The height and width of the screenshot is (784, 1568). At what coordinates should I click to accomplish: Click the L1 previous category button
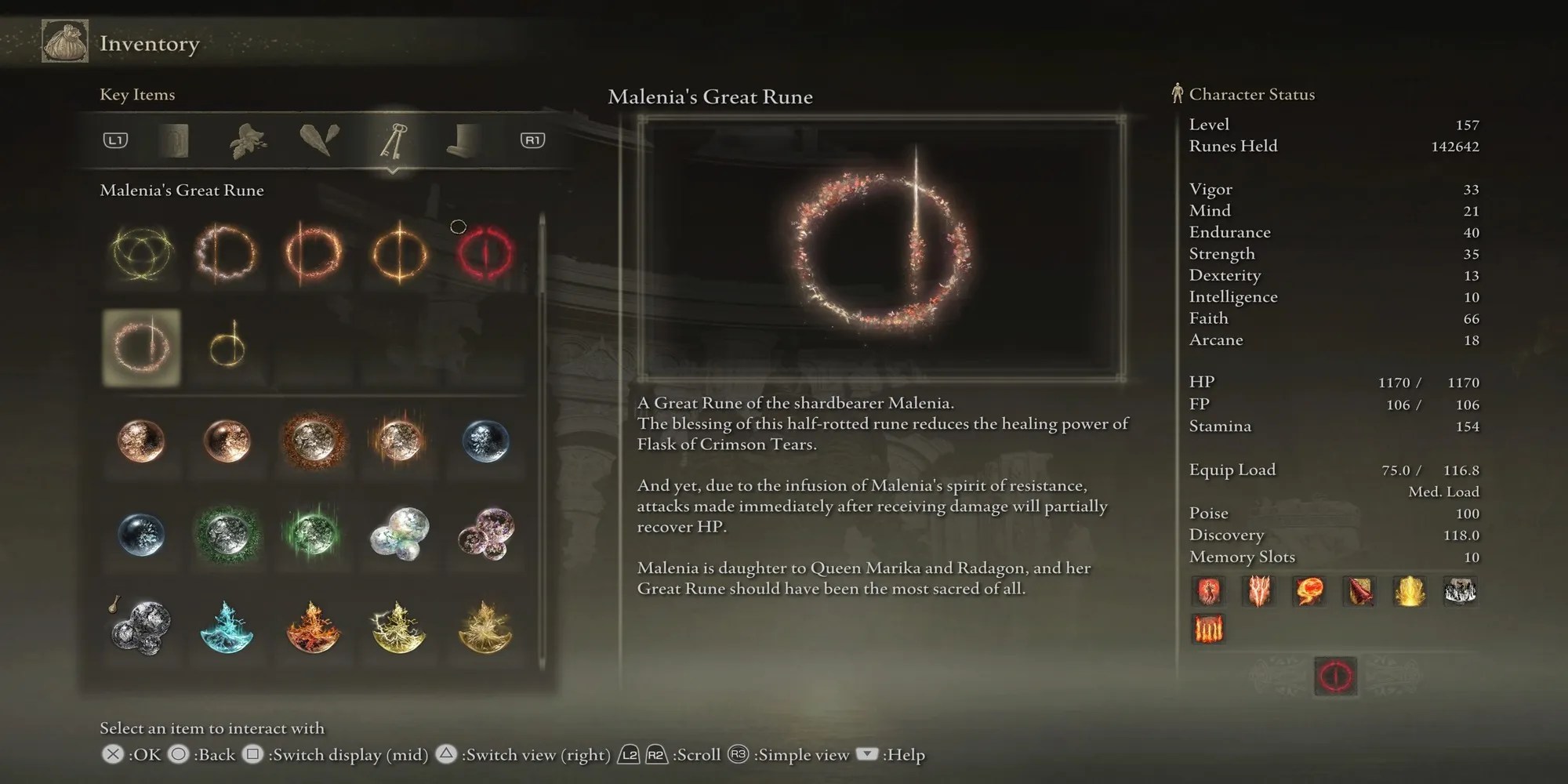(116, 141)
